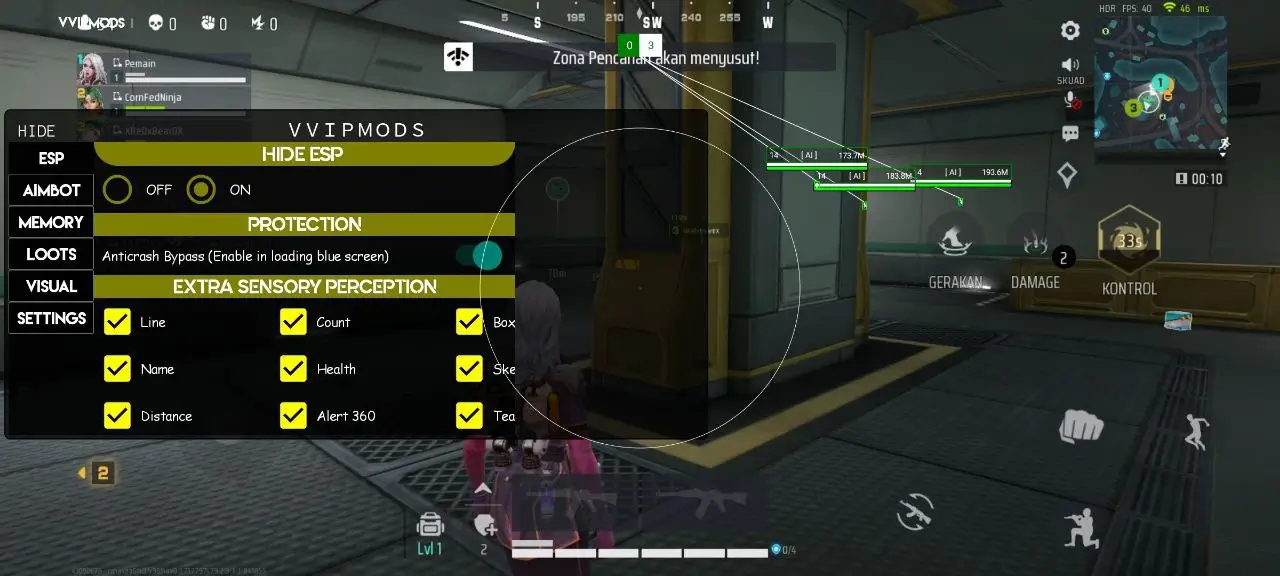Select the MEMORY tab
1280x576 pixels.
51,223
